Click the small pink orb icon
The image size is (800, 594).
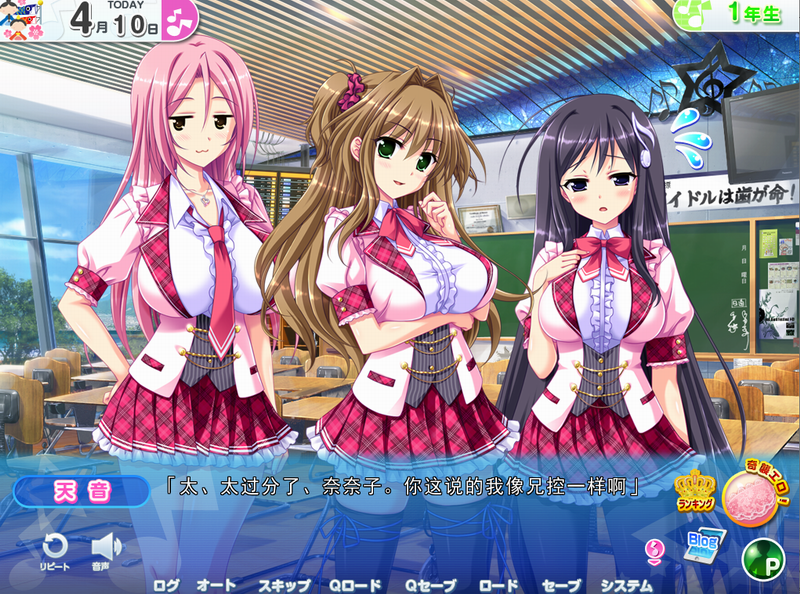[657, 550]
